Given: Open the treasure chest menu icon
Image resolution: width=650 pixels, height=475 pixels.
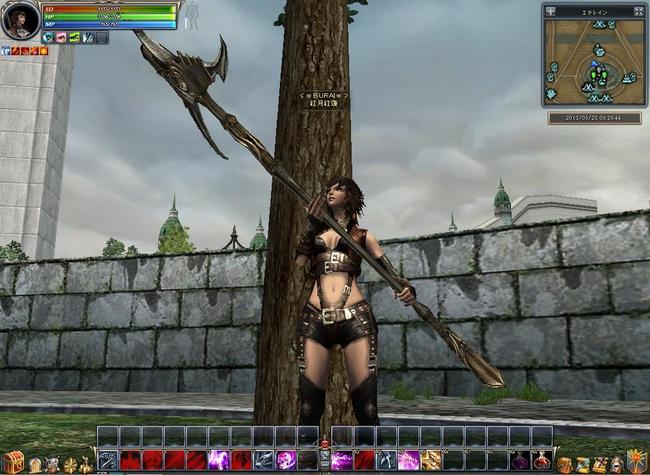Looking at the screenshot, I should pyautogui.click(x=11, y=462).
